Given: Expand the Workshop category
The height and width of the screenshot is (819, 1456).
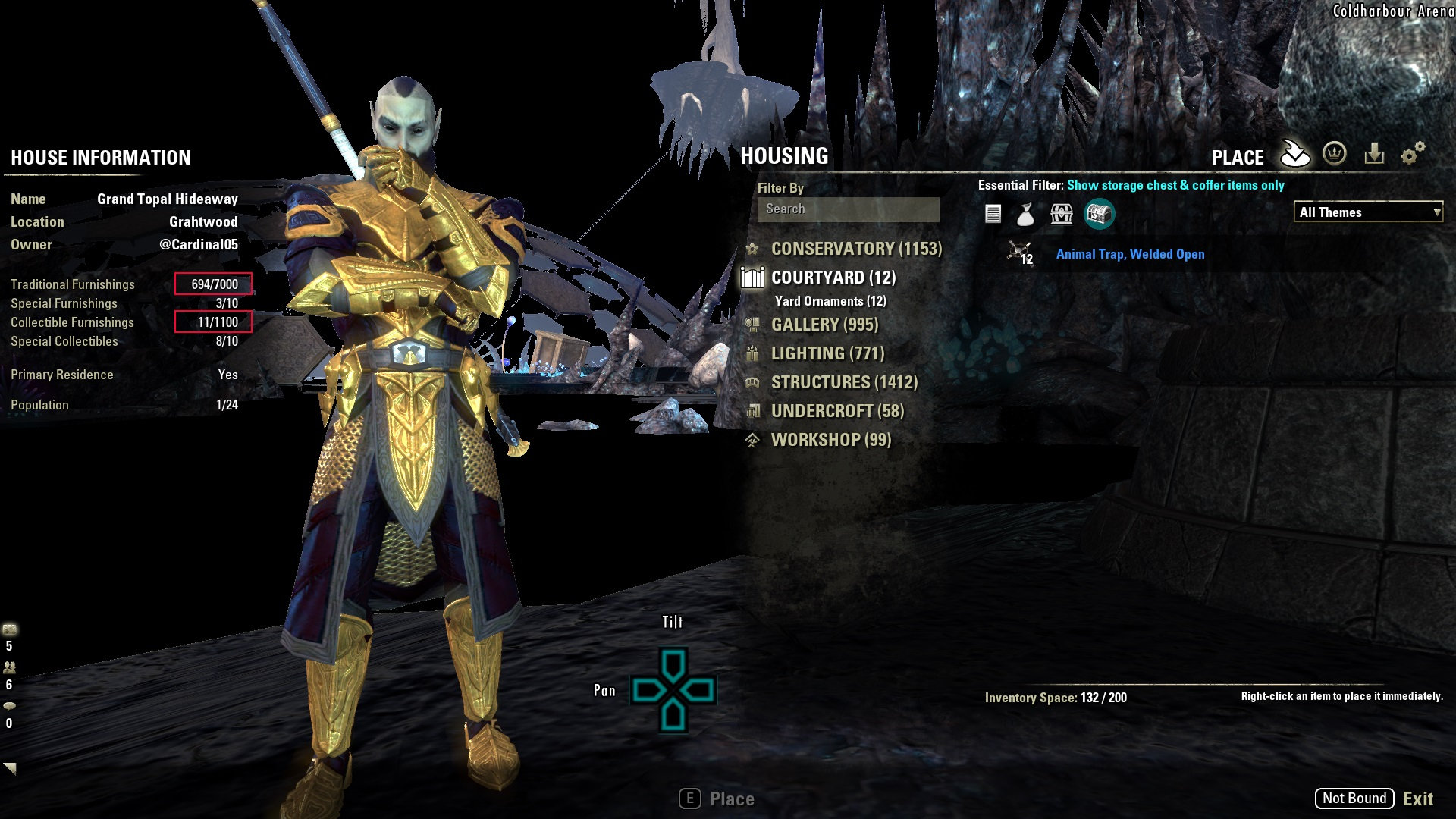Looking at the screenshot, I should pyautogui.click(x=830, y=440).
